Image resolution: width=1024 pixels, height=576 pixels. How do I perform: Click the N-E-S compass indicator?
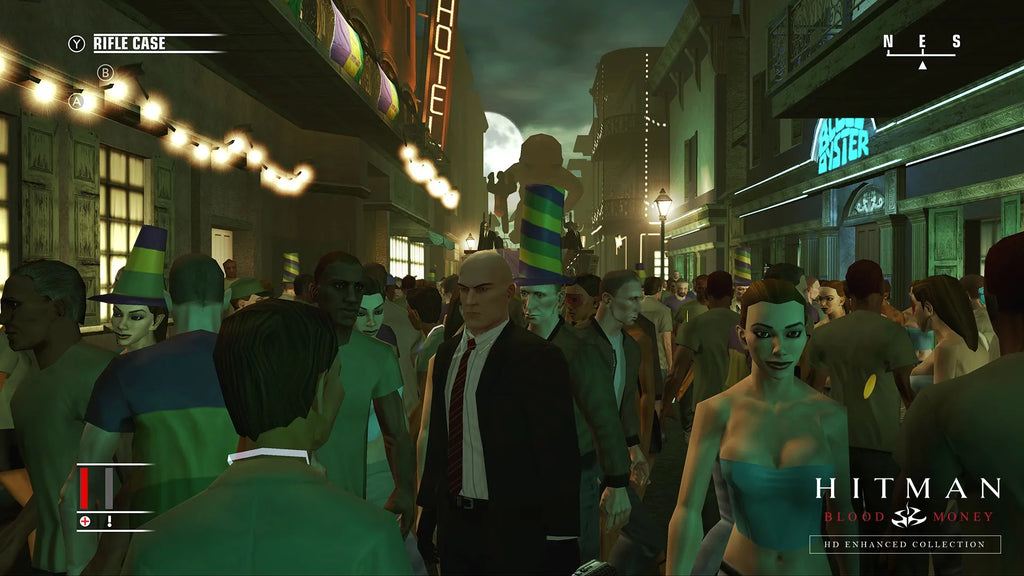pos(921,47)
